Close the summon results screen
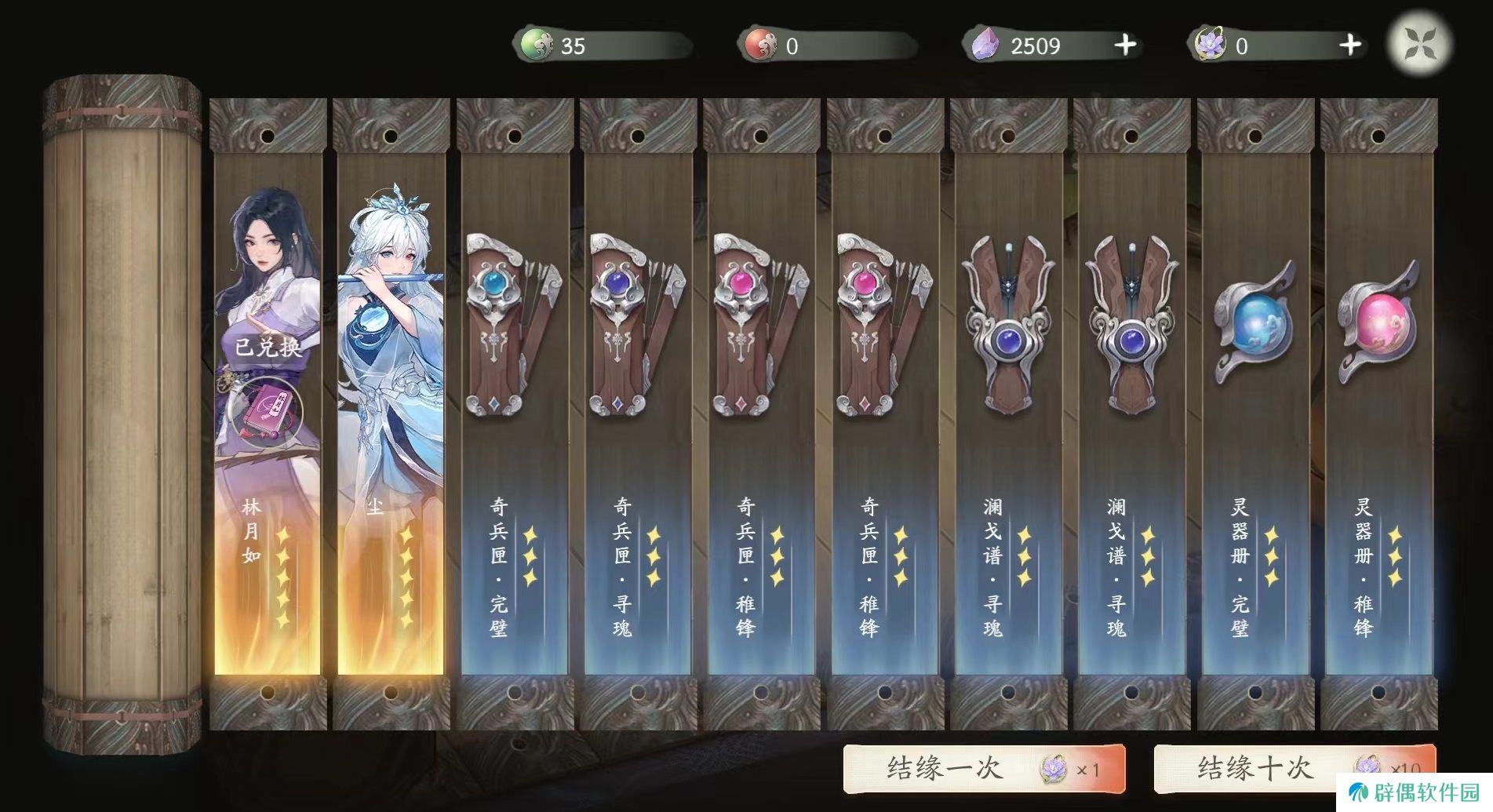1493x812 pixels. click(1419, 43)
